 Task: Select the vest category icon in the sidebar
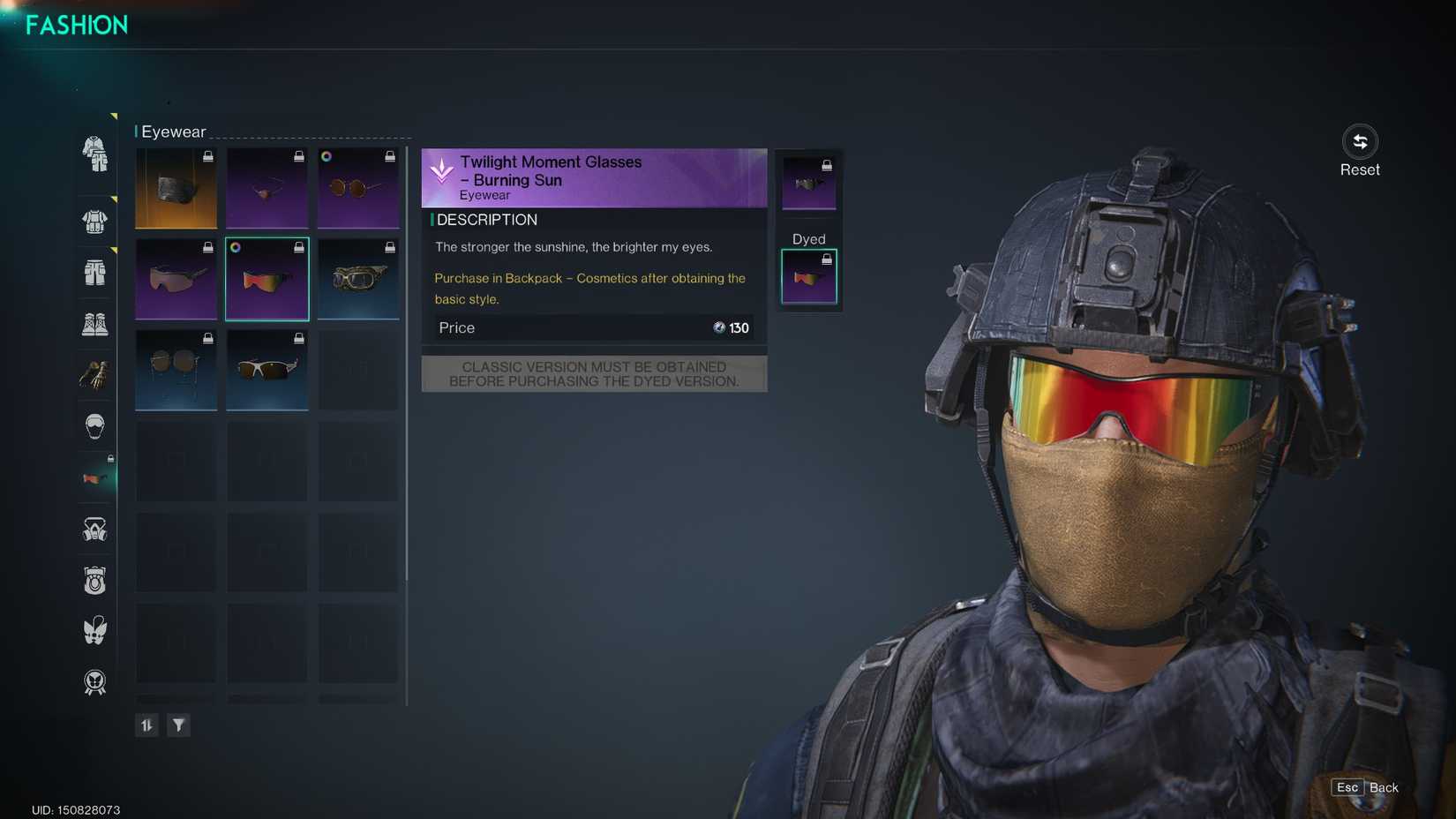(94, 220)
